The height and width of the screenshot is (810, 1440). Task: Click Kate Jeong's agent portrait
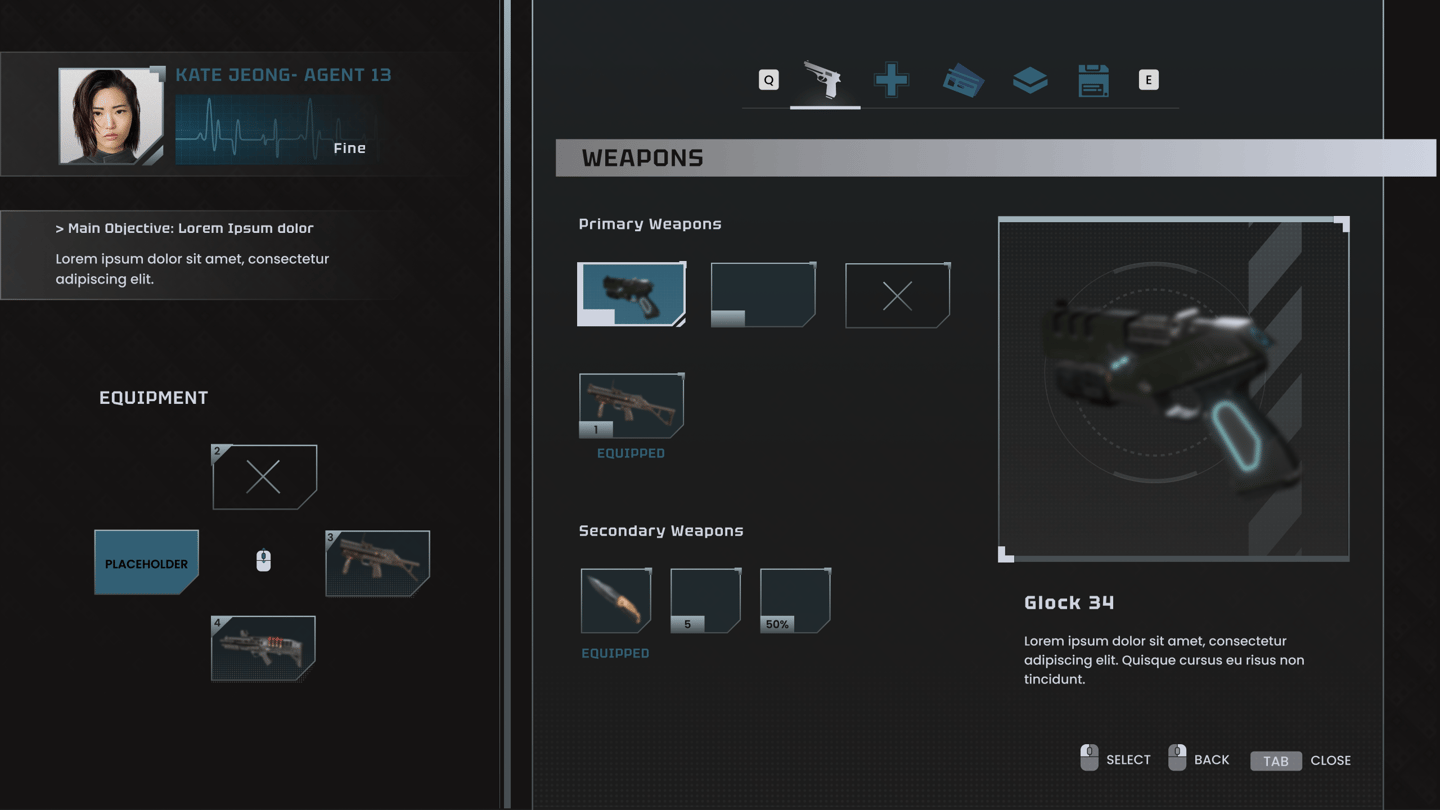click(110, 116)
